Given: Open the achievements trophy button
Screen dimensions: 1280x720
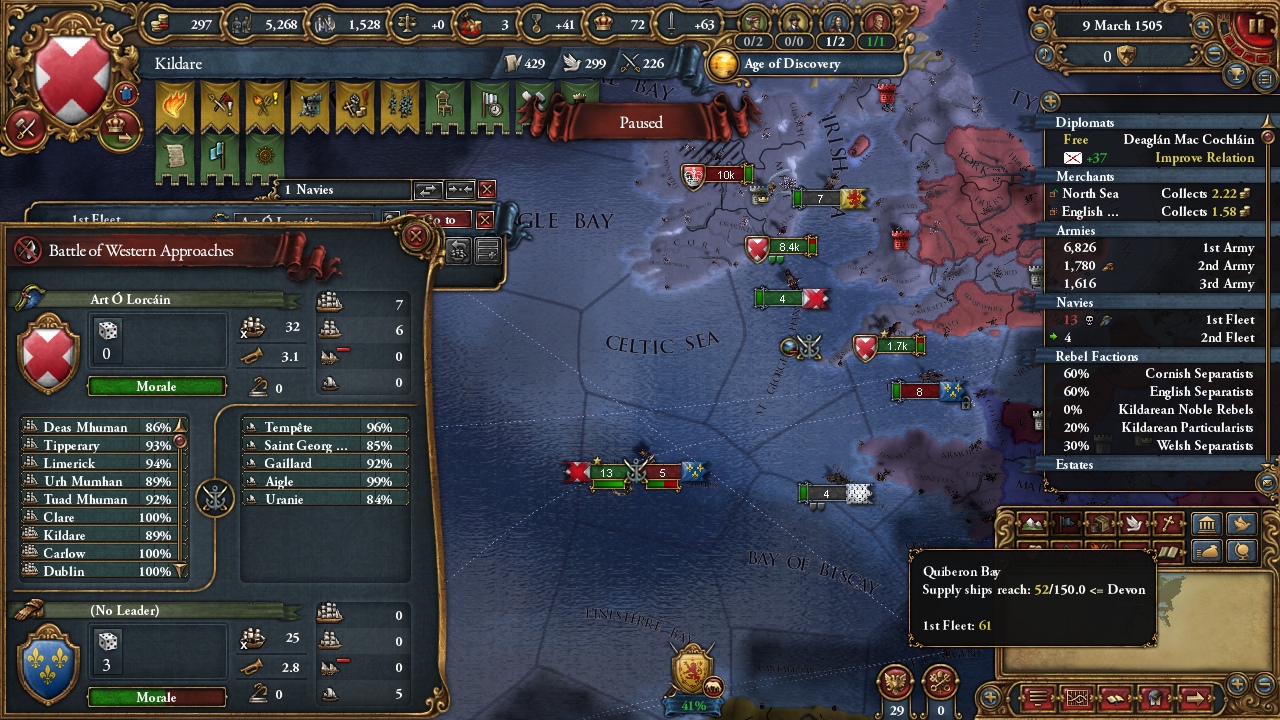Looking at the screenshot, I should tap(1236, 74).
